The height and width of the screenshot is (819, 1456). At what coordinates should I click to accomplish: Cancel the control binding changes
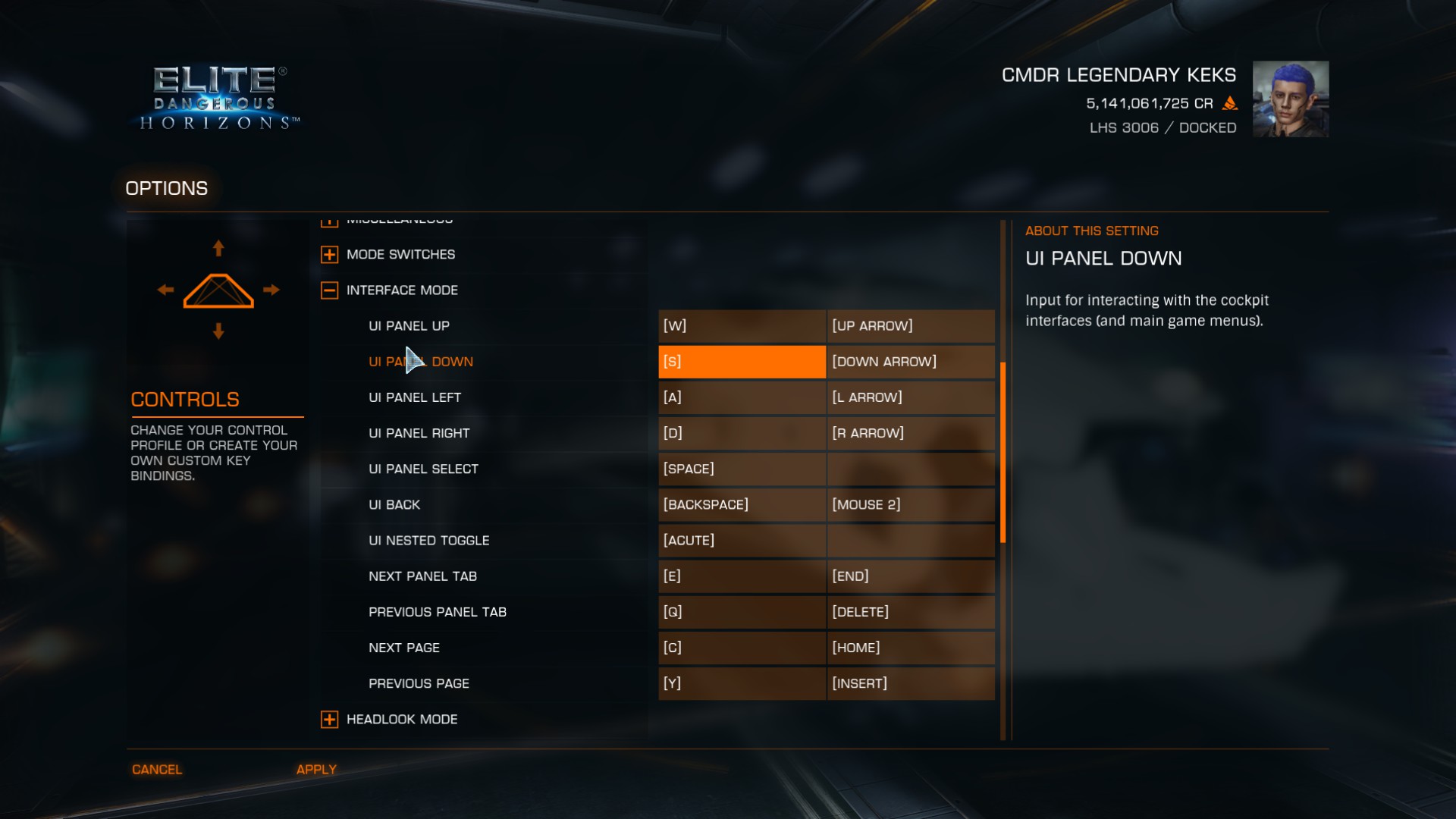[x=157, y=769]
